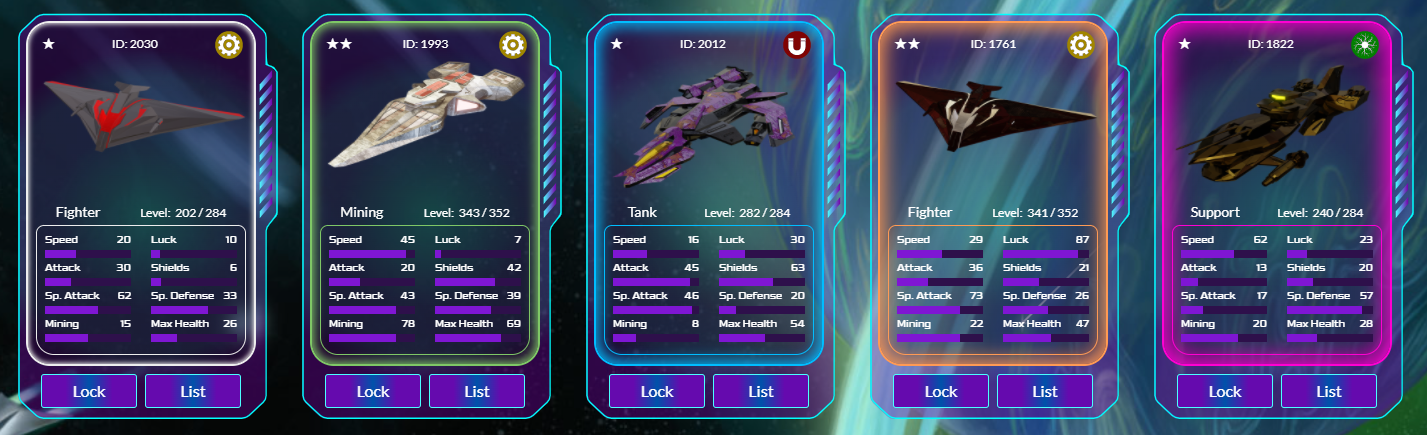Click the gear icon on ship 1761

click(x=1081, y=45)
